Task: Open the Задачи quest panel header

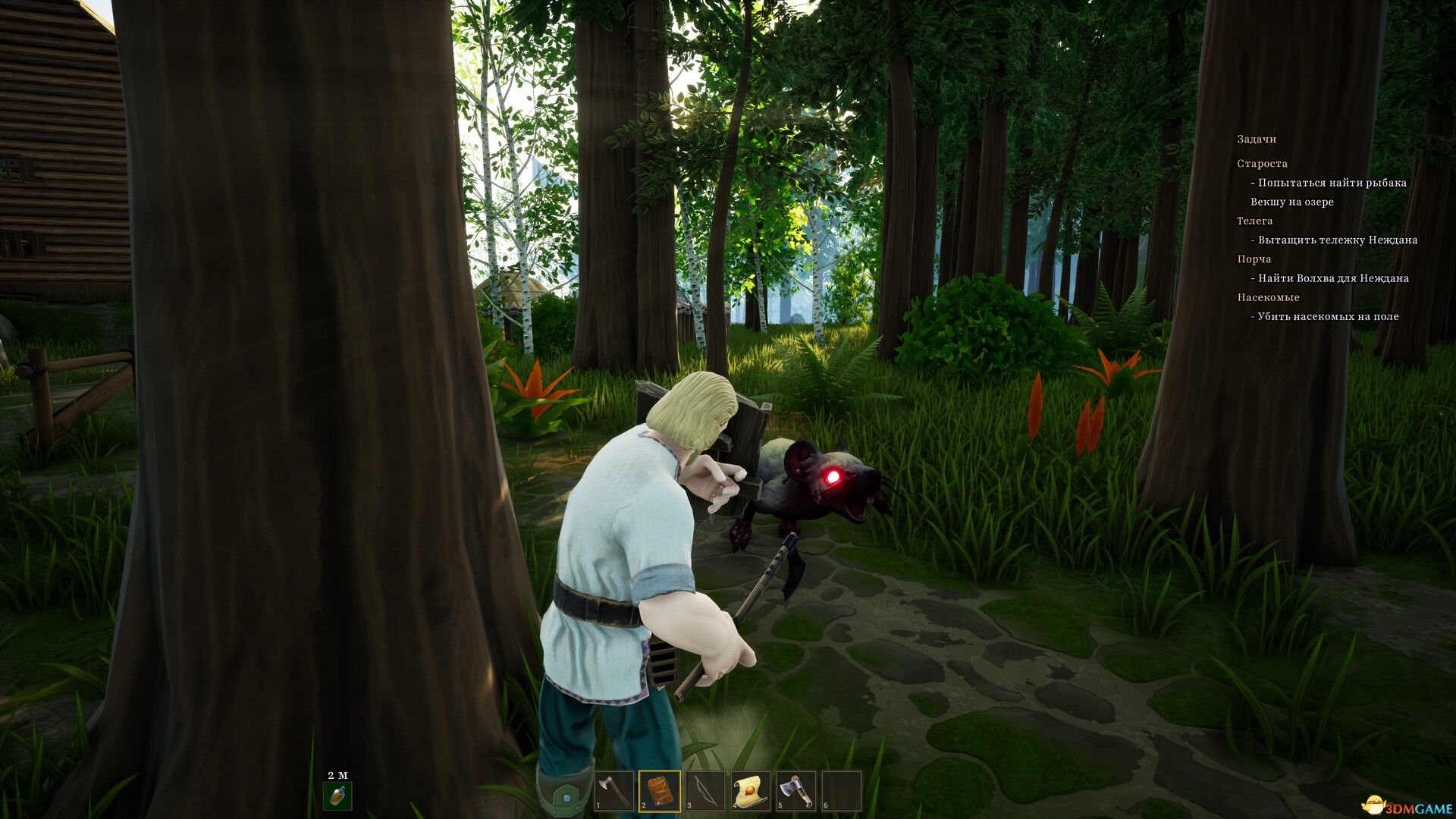Action: click(x=1257, y=139)
